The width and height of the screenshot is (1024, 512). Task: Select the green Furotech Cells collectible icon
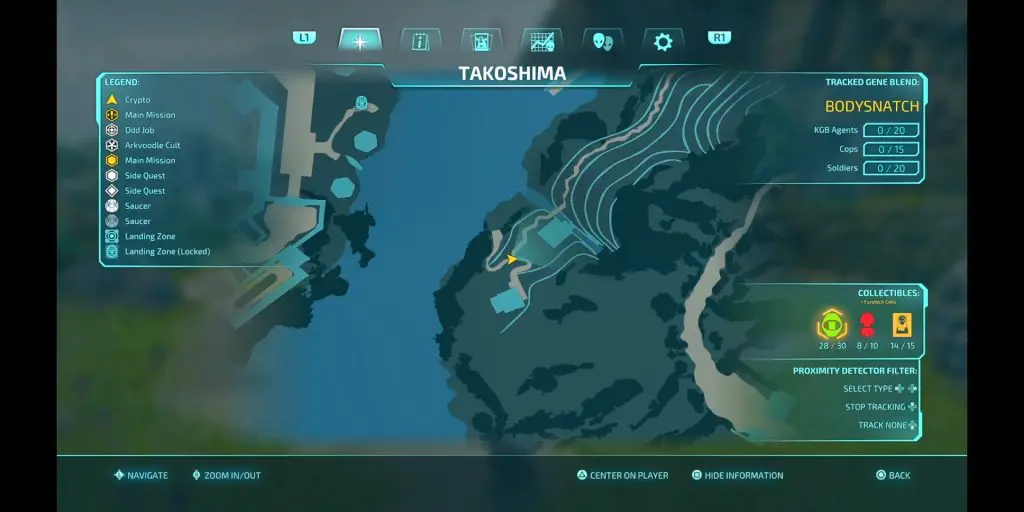(830, 325)
